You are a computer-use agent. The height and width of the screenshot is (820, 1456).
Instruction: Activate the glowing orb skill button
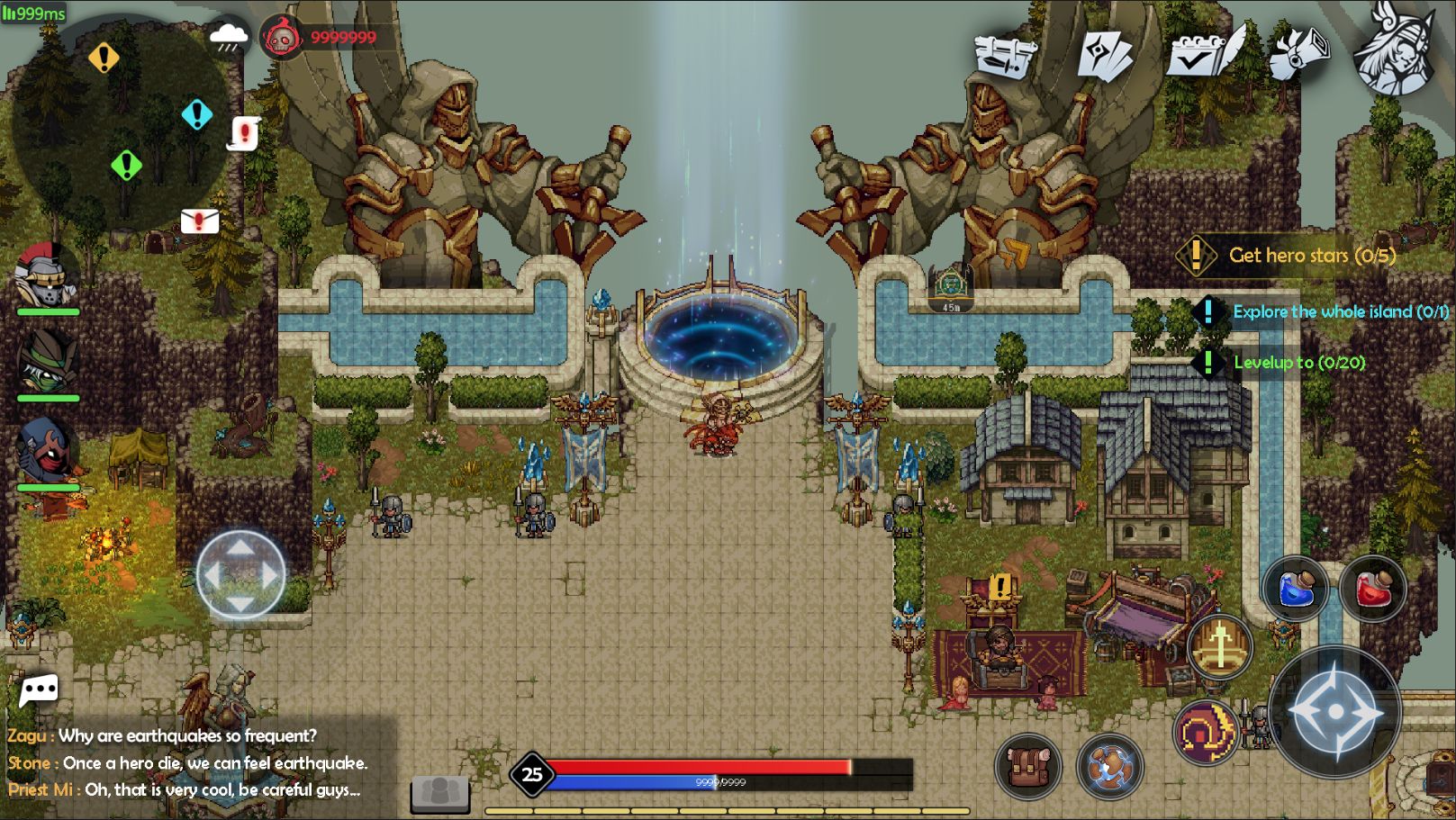click(1109, 767)
